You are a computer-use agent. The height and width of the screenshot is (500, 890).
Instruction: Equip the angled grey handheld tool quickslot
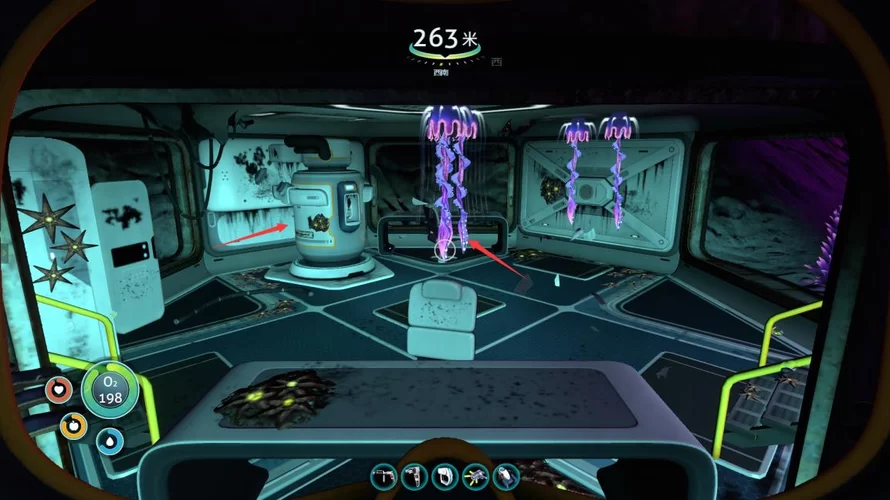[x=414, y=477]
